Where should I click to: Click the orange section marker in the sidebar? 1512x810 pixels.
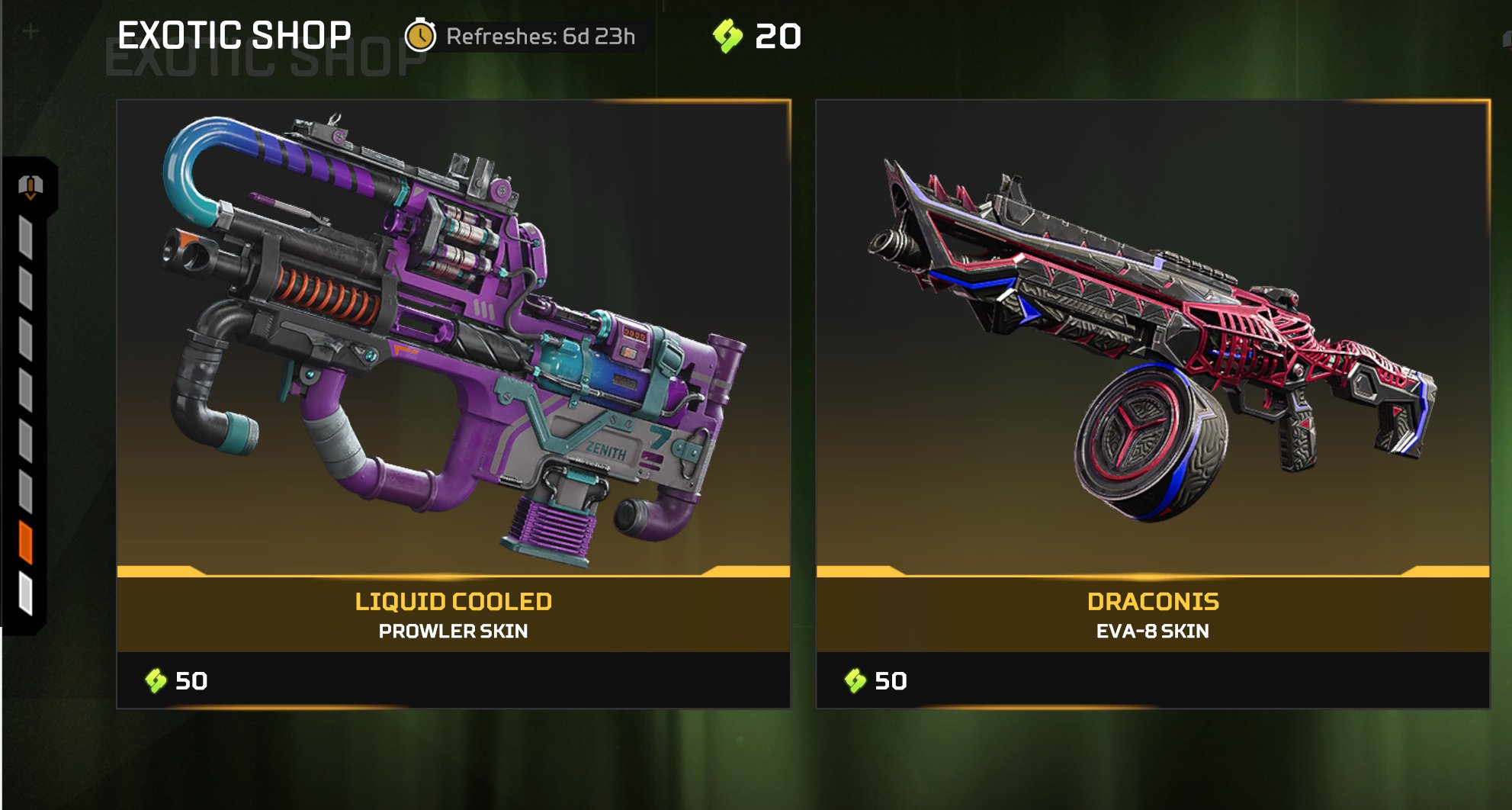(x=26, y=542)
